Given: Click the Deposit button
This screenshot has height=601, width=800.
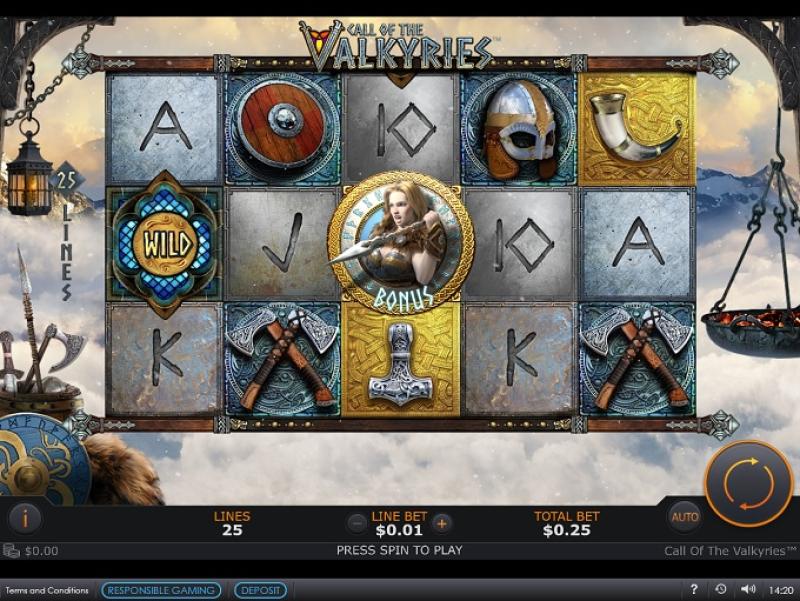Looking at the screenshot, I should [260, 590].
